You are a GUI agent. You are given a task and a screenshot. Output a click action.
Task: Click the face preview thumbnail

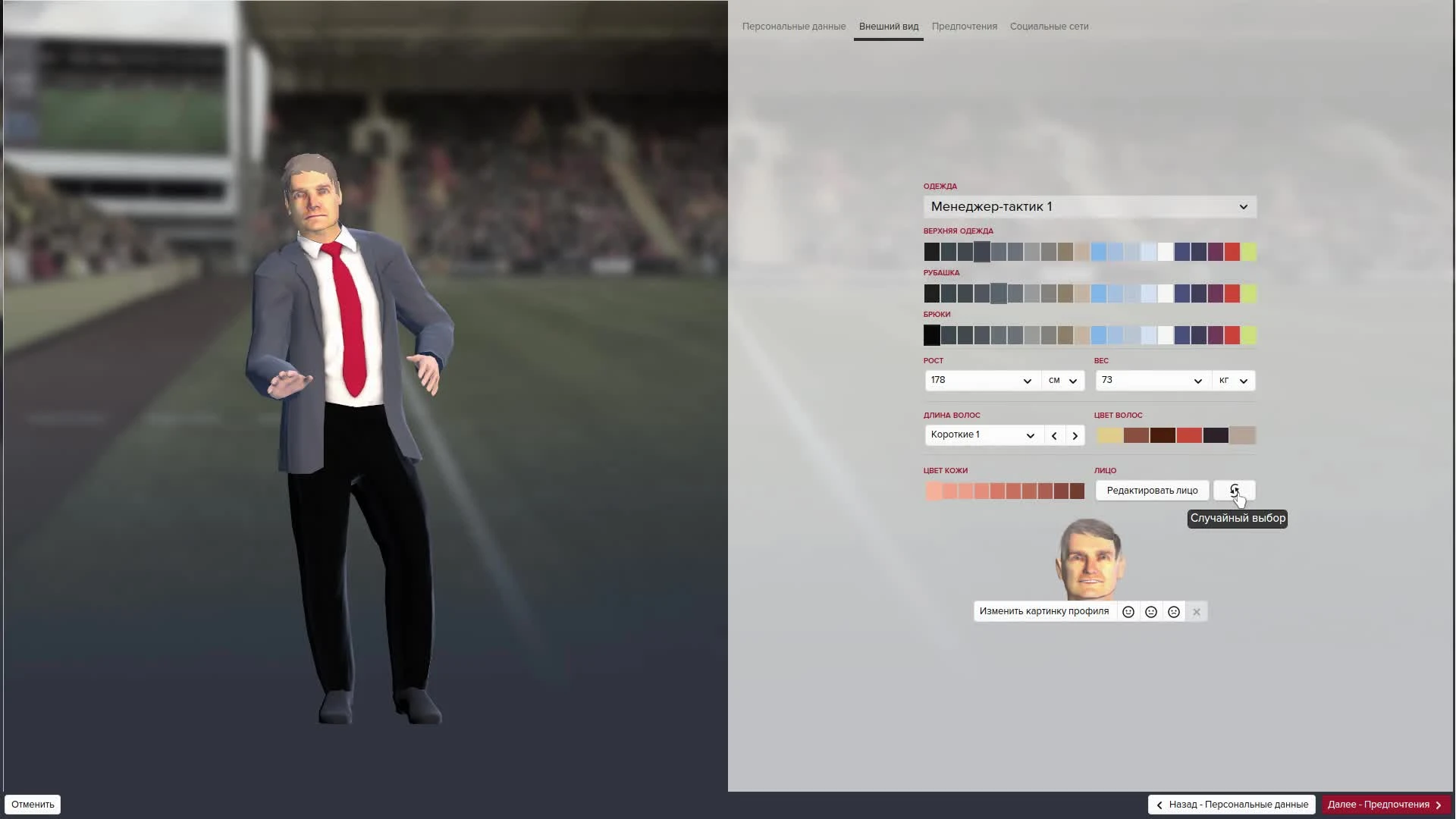[1090, 559]
